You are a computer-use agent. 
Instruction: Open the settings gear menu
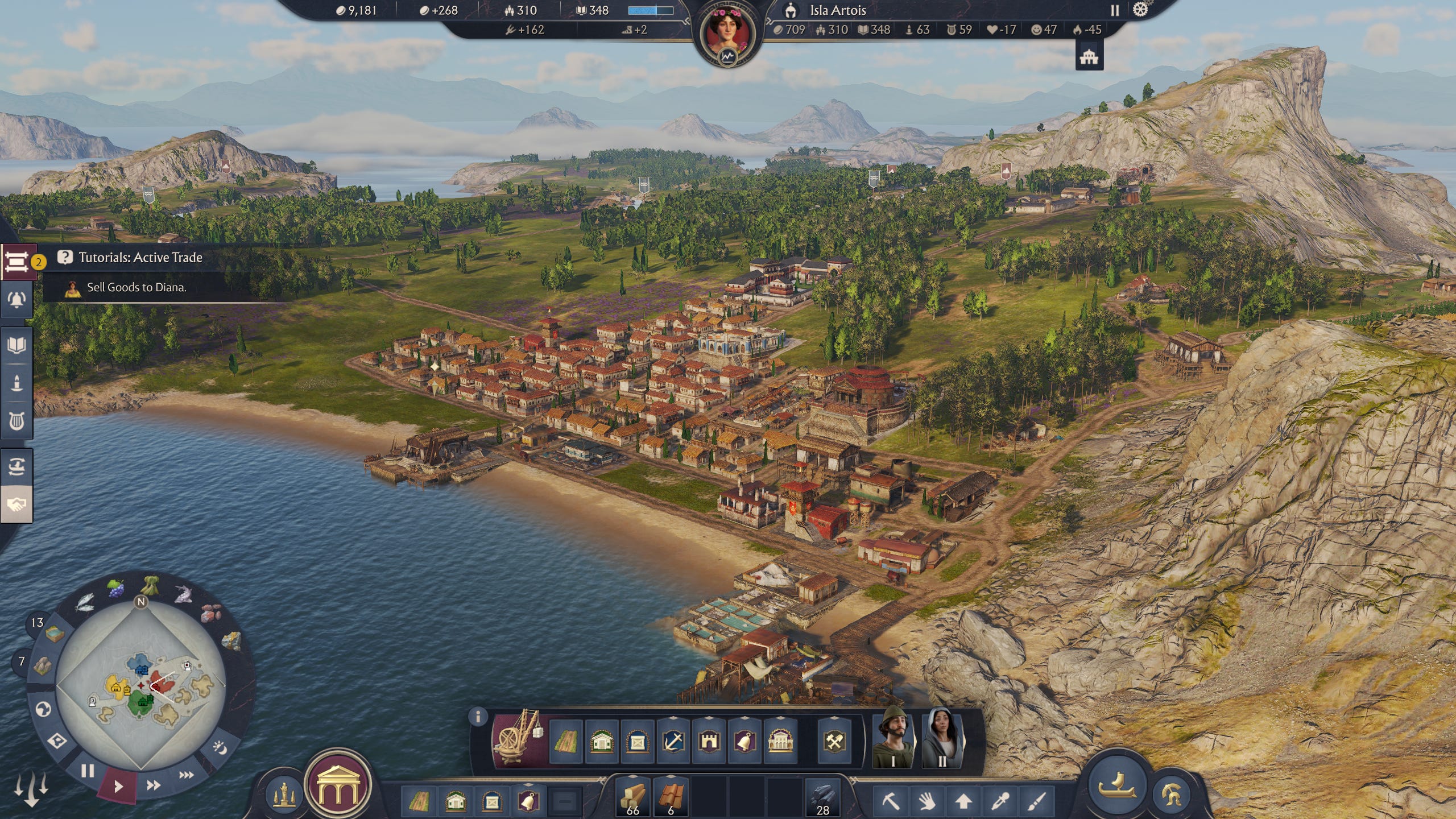[x=1140, y=10]
